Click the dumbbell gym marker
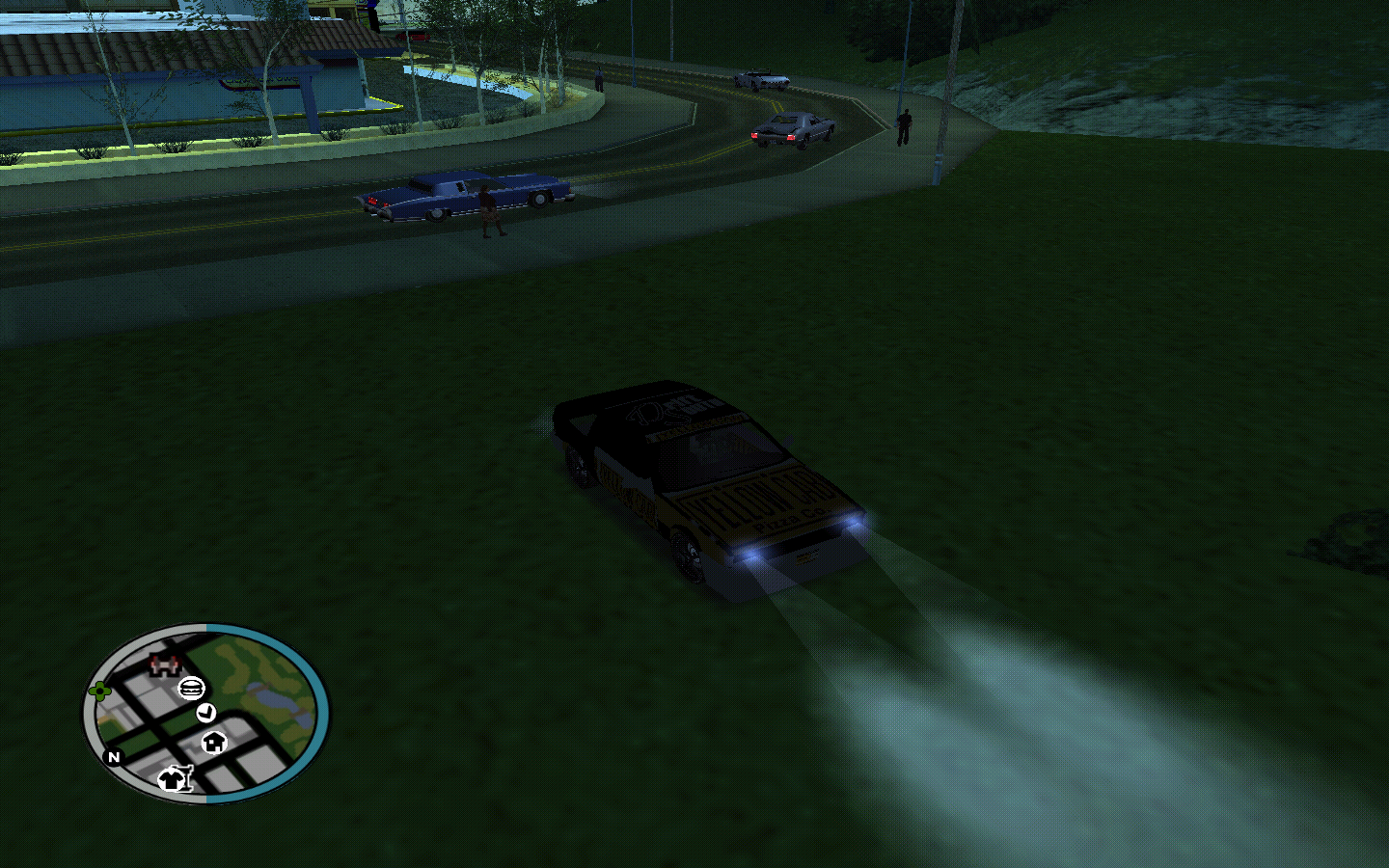The image size is (1389, 868). click(x=165, y=664)
